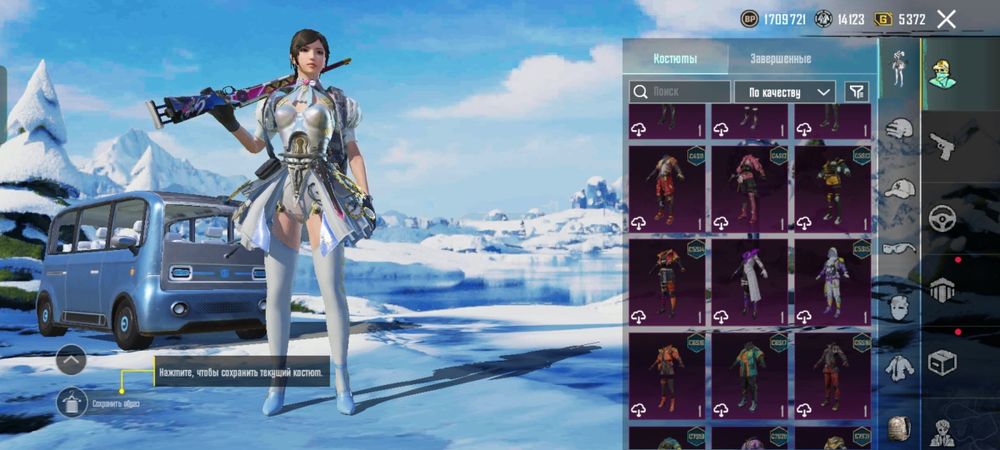
Task: Click the Поиск search field
Action: pyautogui.click(x=680, y=92)
